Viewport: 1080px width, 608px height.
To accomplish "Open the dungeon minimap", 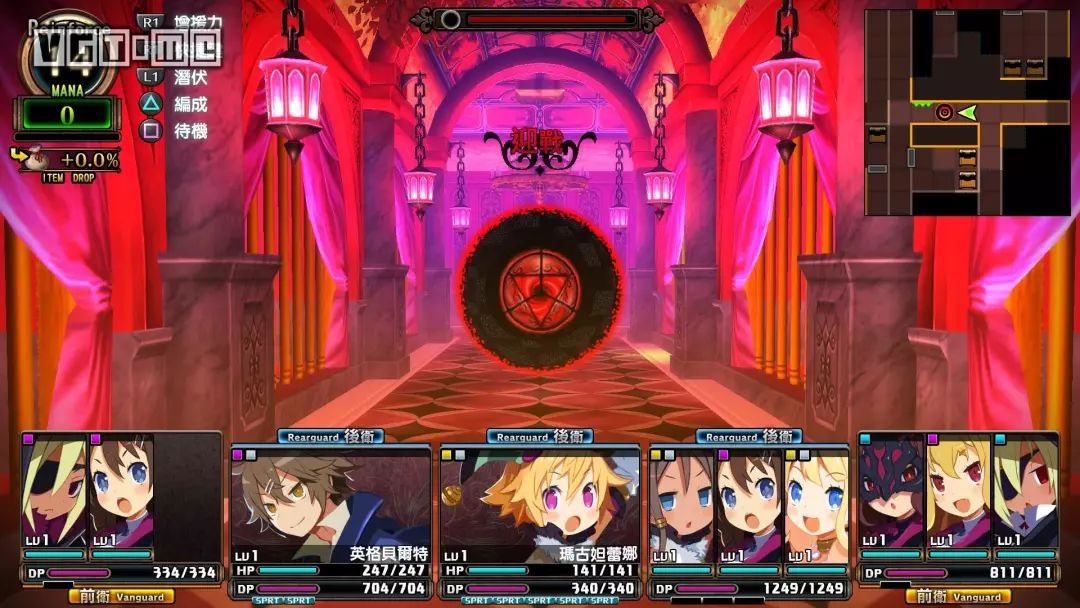I will tap(966, 112).
